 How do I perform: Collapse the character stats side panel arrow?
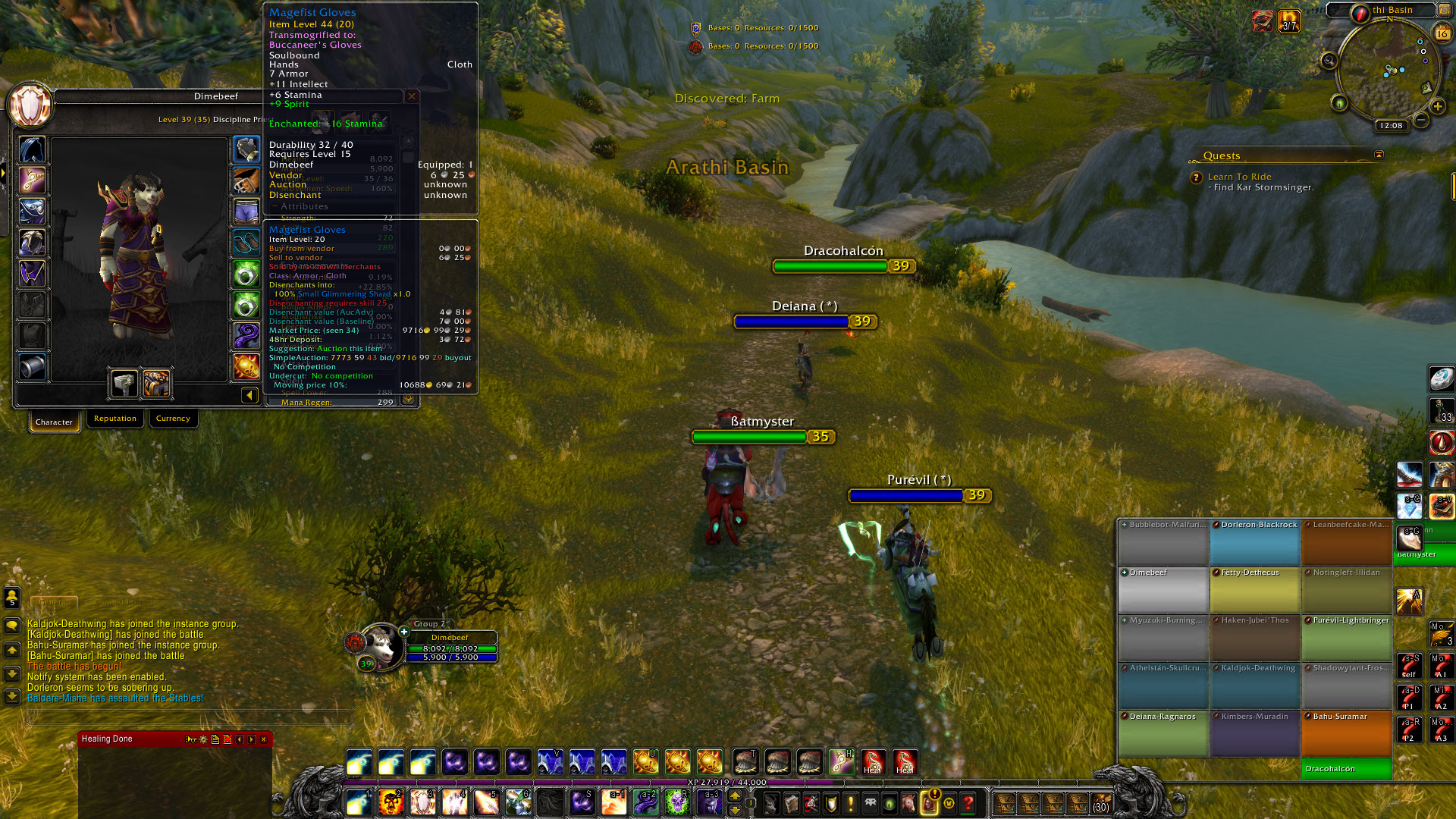249,395
